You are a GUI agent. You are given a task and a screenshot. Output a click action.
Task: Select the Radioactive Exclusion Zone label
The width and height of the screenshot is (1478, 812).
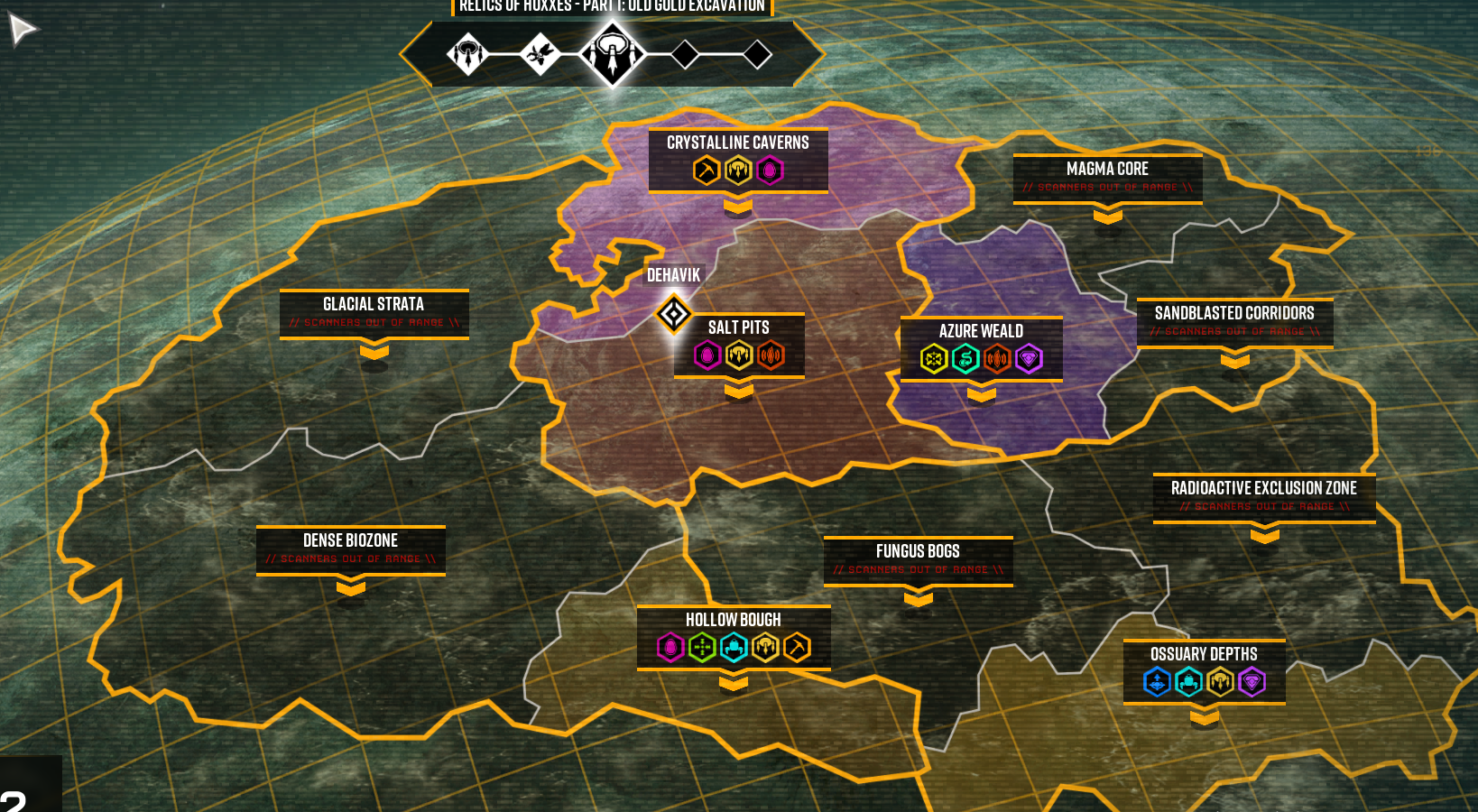click(x=1263, y=489)
